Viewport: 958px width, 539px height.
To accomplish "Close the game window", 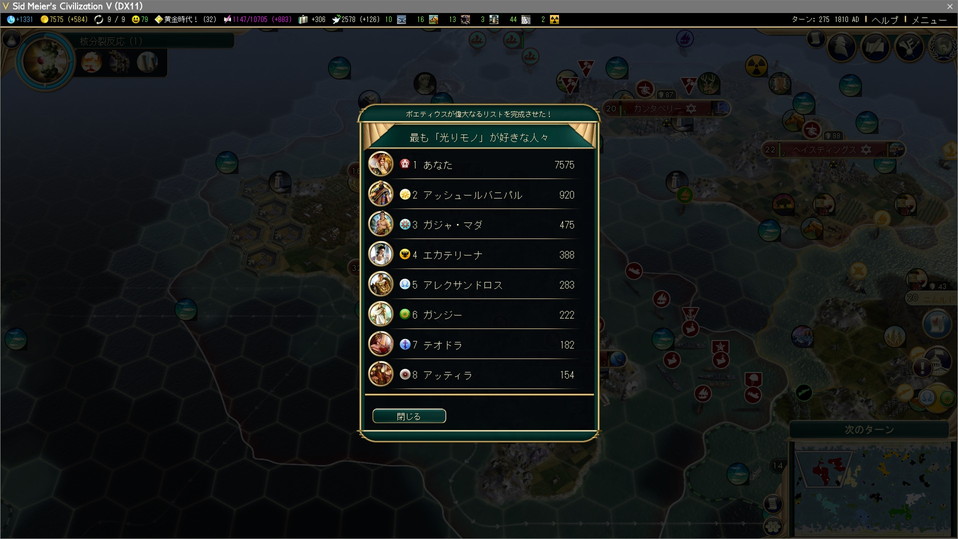I will point(949,6).
